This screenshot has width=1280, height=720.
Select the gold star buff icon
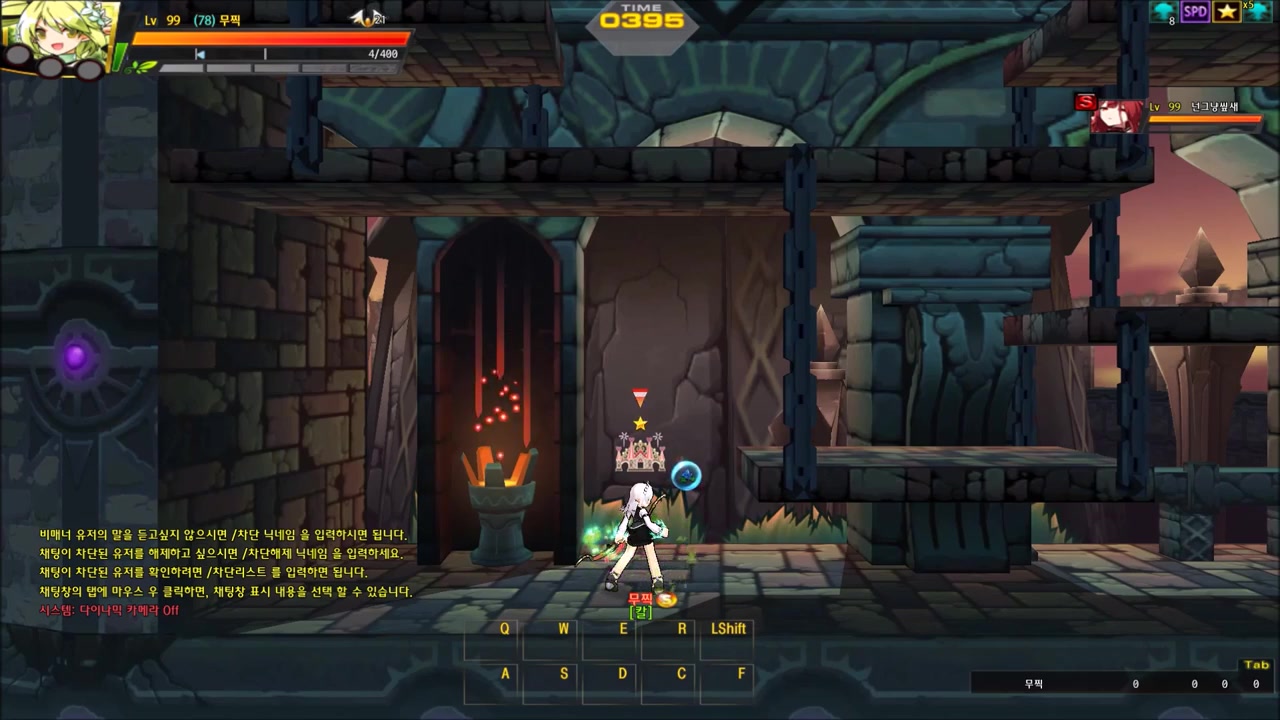tap(1226, 12)
